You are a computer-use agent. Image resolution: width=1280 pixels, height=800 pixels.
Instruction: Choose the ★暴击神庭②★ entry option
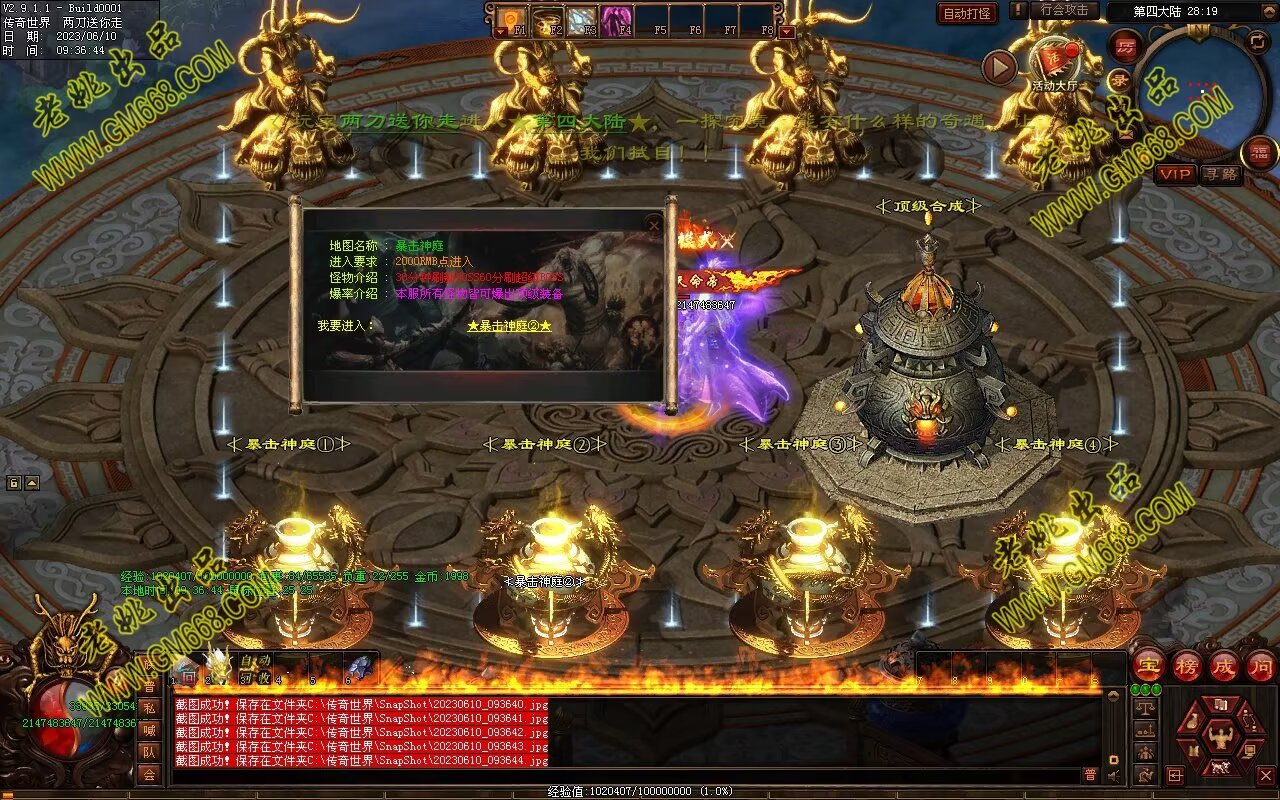click(x=509, y=326)
